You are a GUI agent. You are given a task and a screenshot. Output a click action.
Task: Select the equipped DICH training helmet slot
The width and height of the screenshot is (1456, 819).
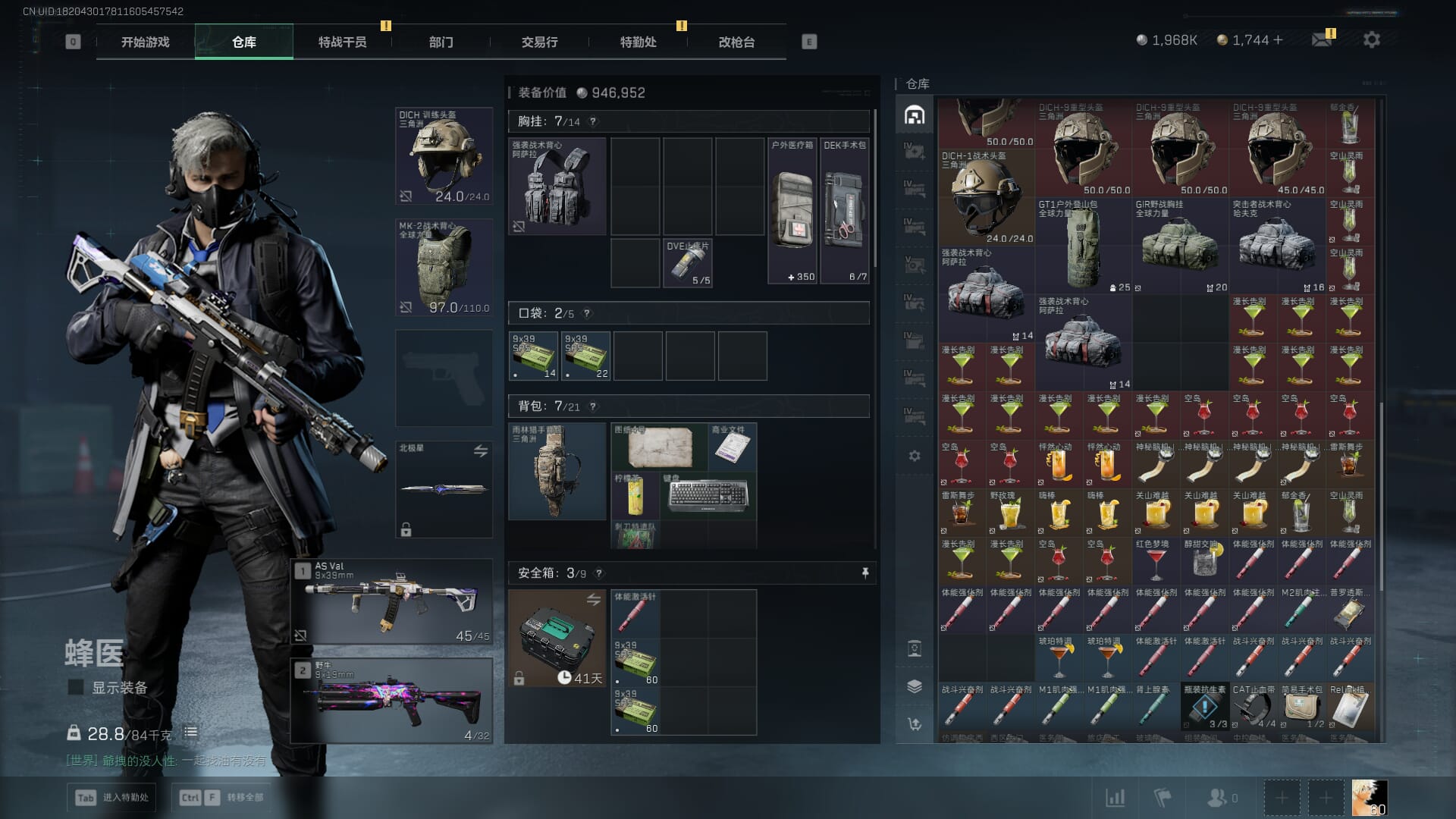(x=444, y=157)
